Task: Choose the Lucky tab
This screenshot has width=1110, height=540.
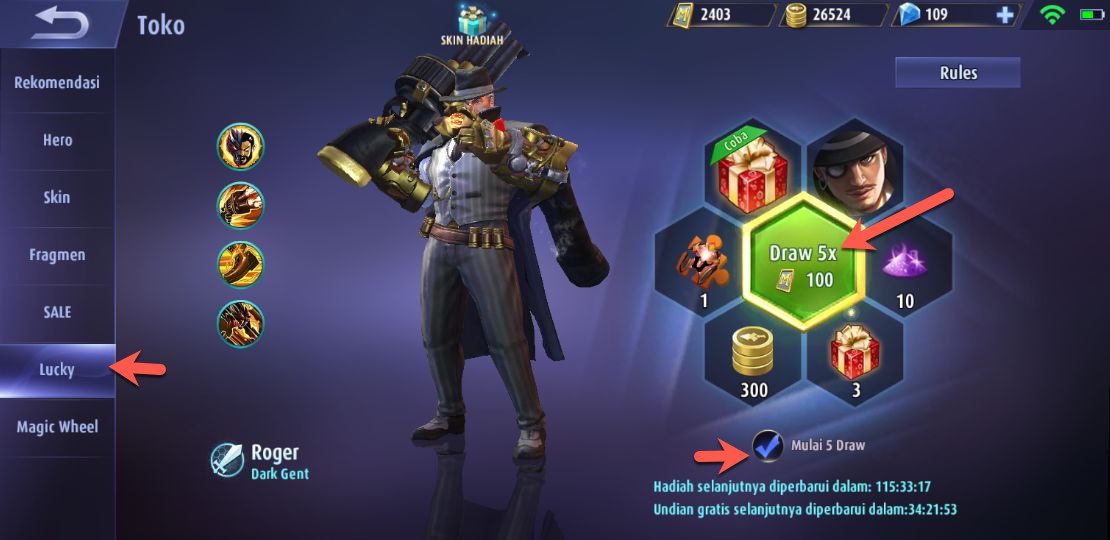Action: click(57, 370)
